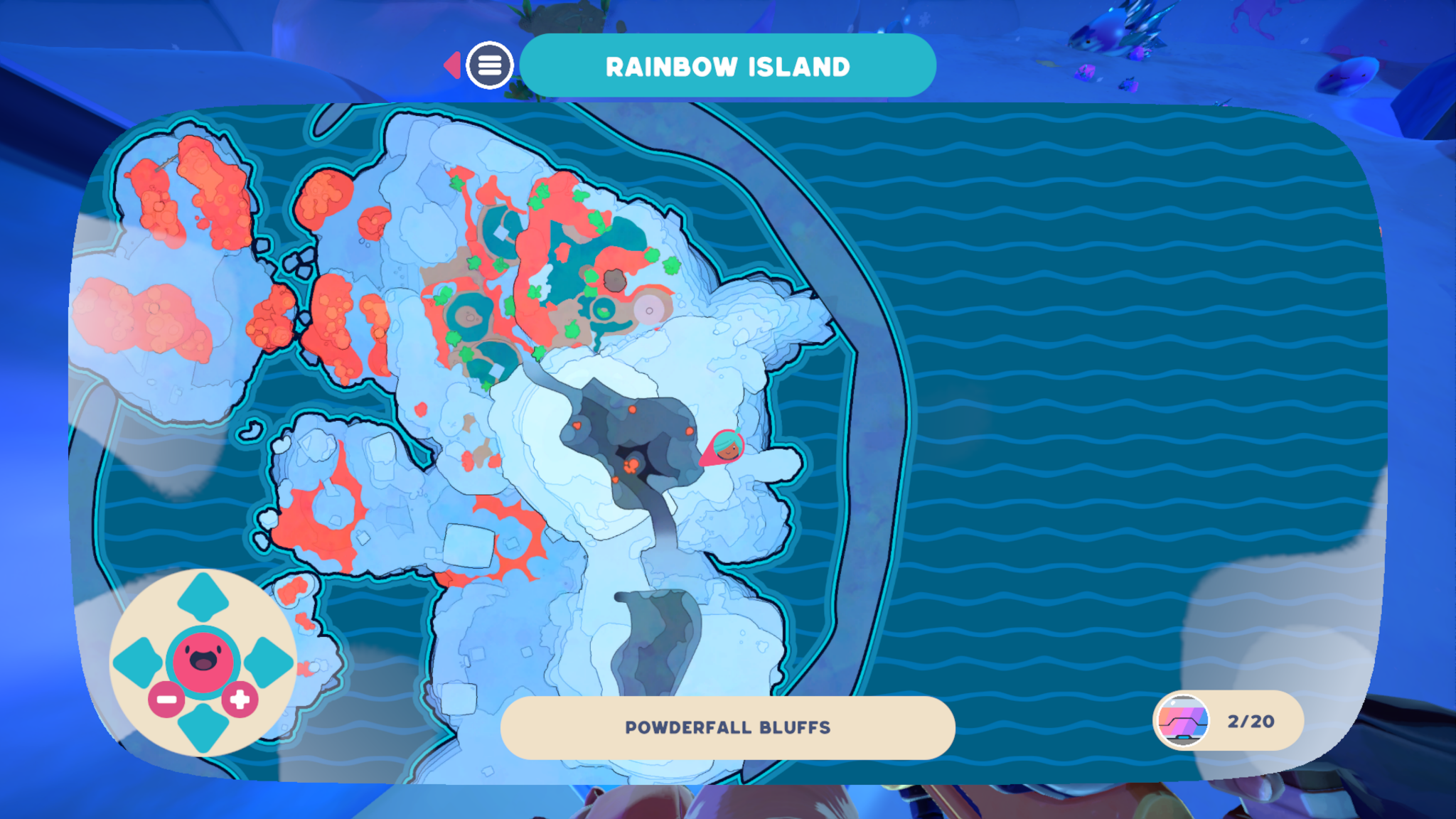Select the Rainbow Island title banner

(727, 66)
